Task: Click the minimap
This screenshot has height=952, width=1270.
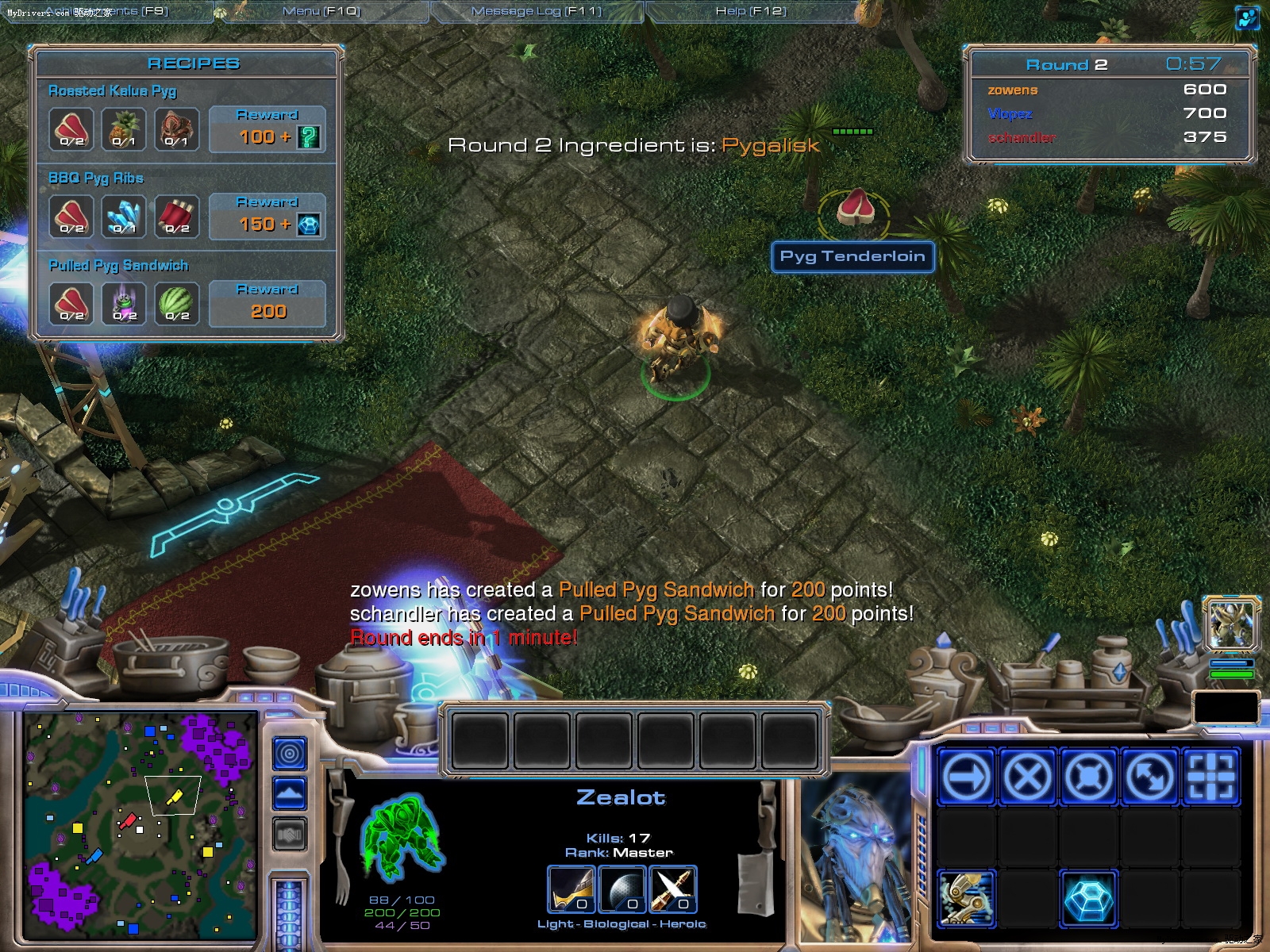Action: 140,825
